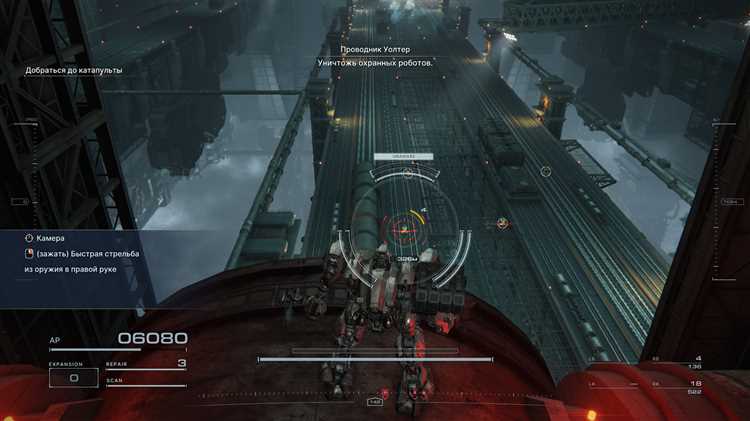Select the objective "Добраться до катапульты"
Image resolution: width=750 pixels, height=421 pixels.
[x=74, y=71]
